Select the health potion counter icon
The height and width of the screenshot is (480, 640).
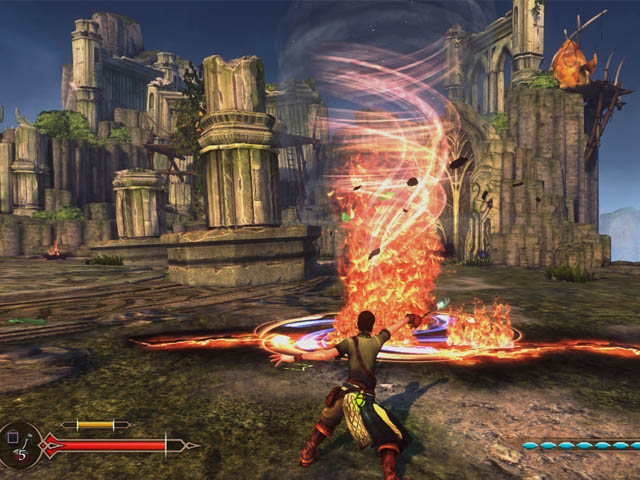tap(19, 444)
